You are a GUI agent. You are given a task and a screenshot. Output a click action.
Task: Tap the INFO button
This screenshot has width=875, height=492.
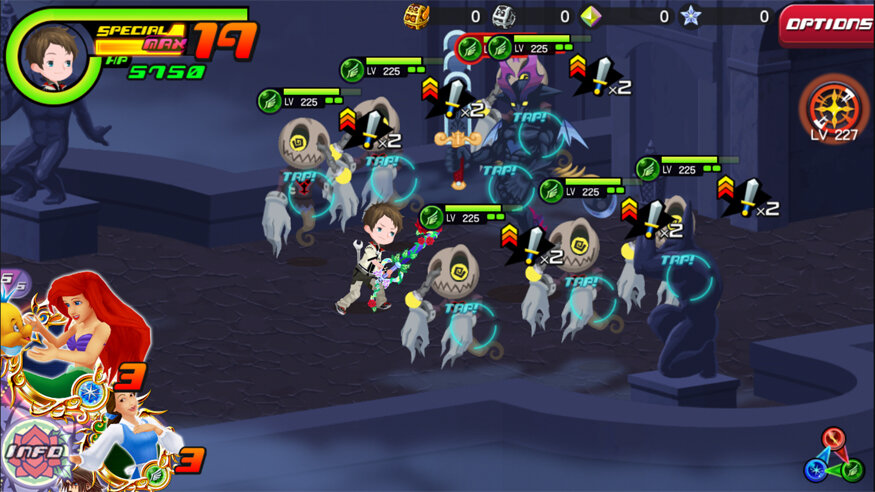coord(36,451)
